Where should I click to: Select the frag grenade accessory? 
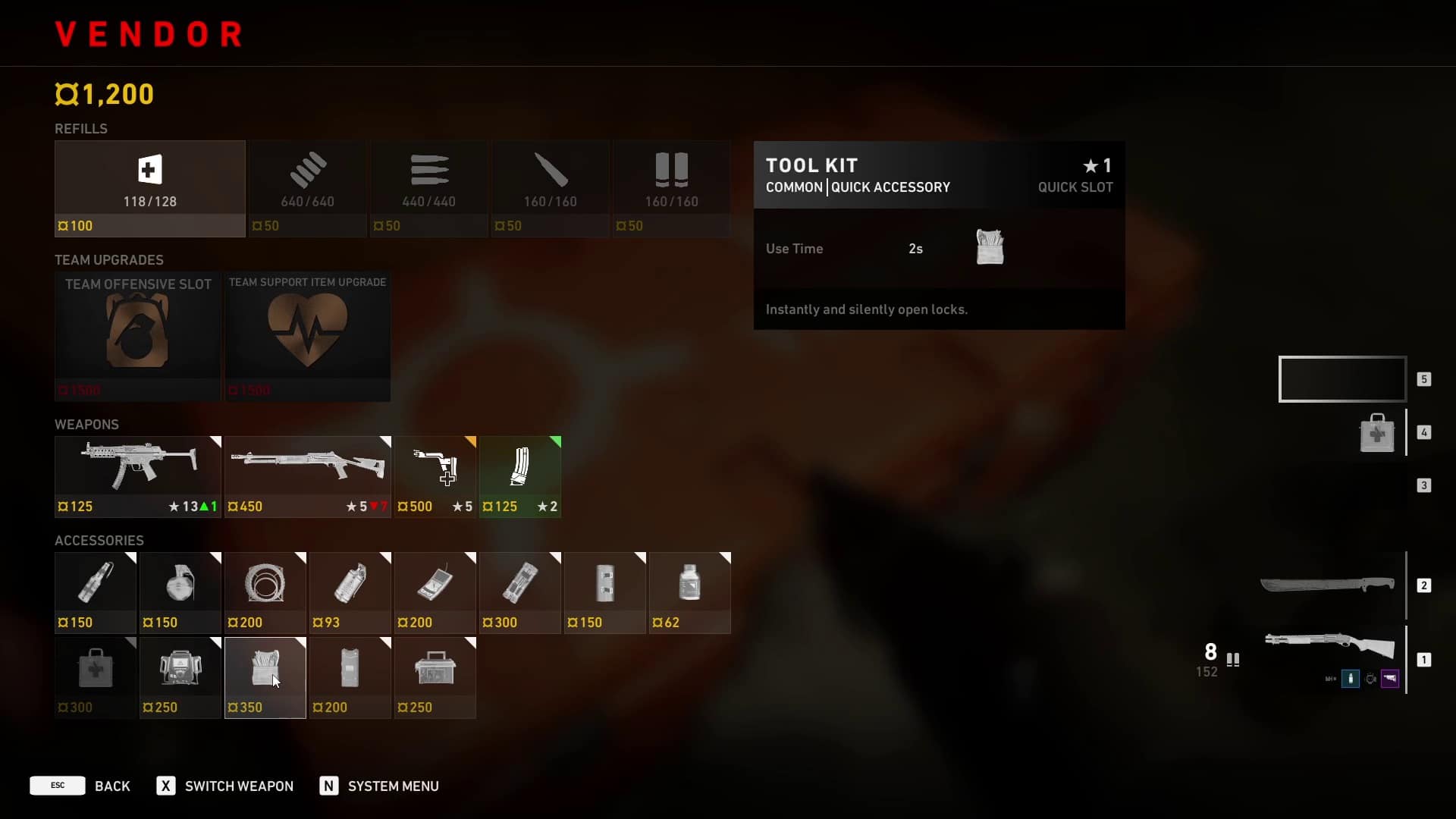click(180, 592)
